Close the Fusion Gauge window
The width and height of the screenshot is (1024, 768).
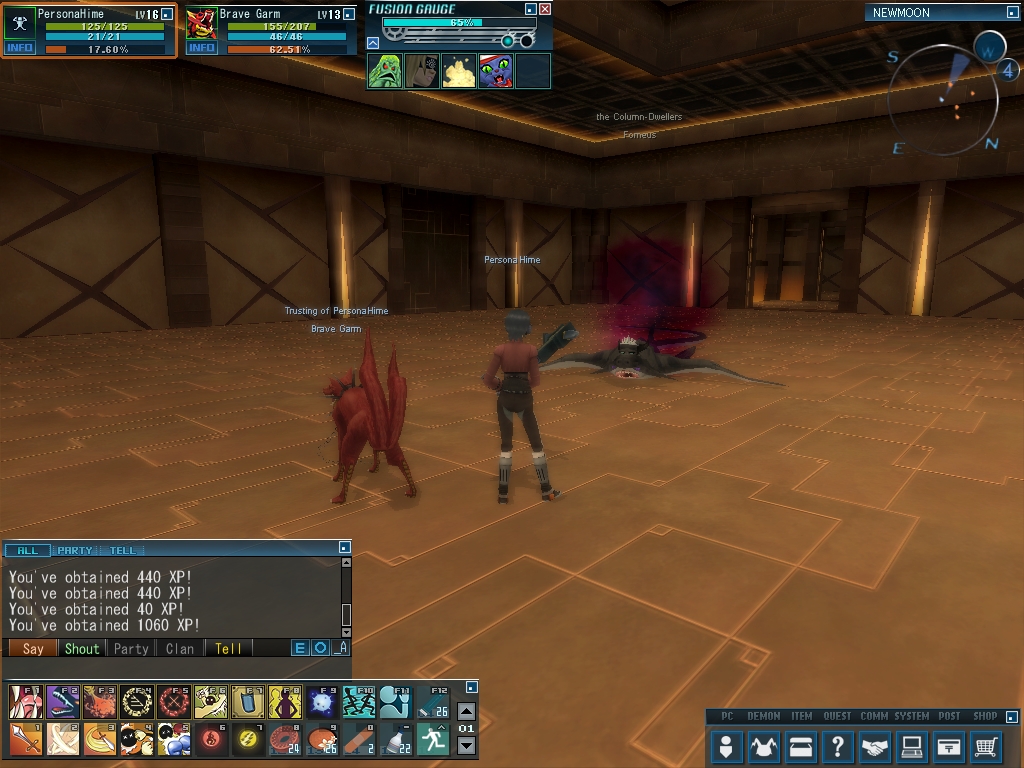pos(545,9)
